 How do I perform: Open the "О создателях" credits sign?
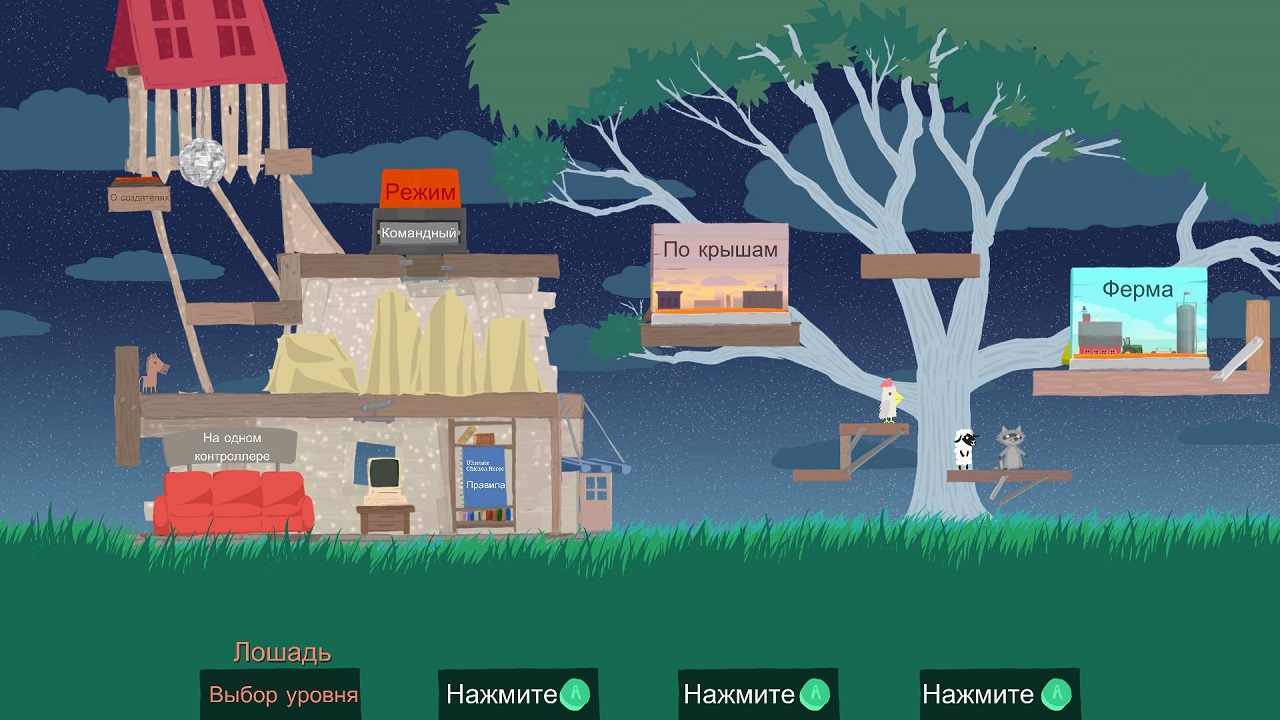pos(139,198)
